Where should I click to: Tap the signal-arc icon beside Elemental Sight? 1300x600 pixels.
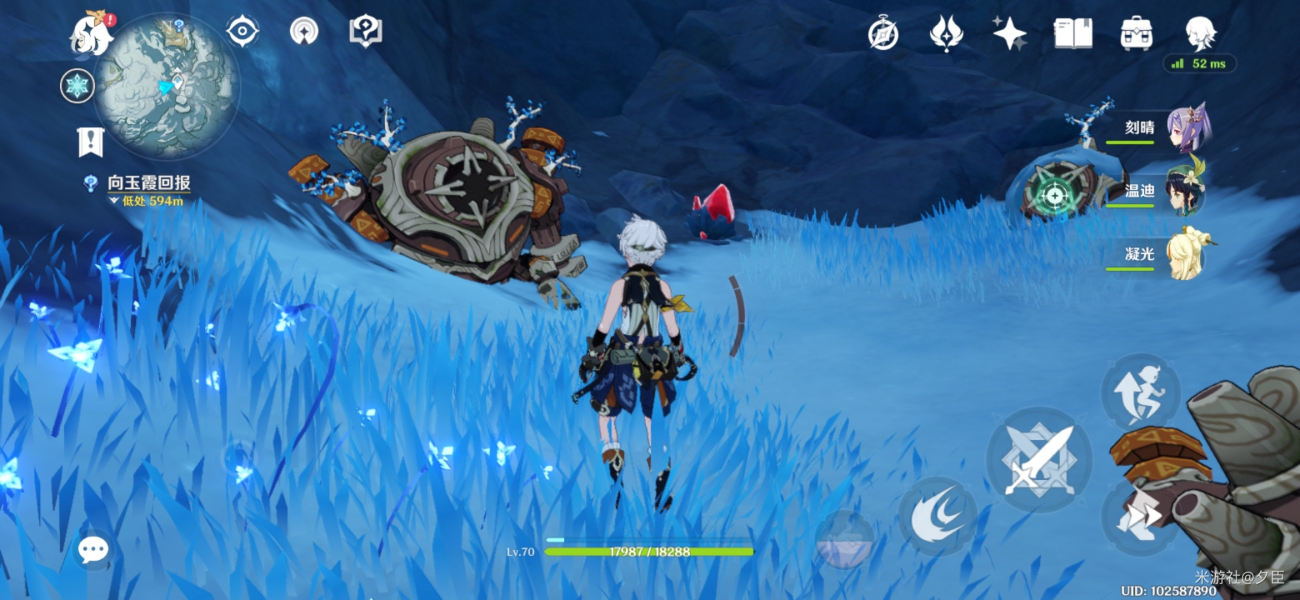(304, 31)
